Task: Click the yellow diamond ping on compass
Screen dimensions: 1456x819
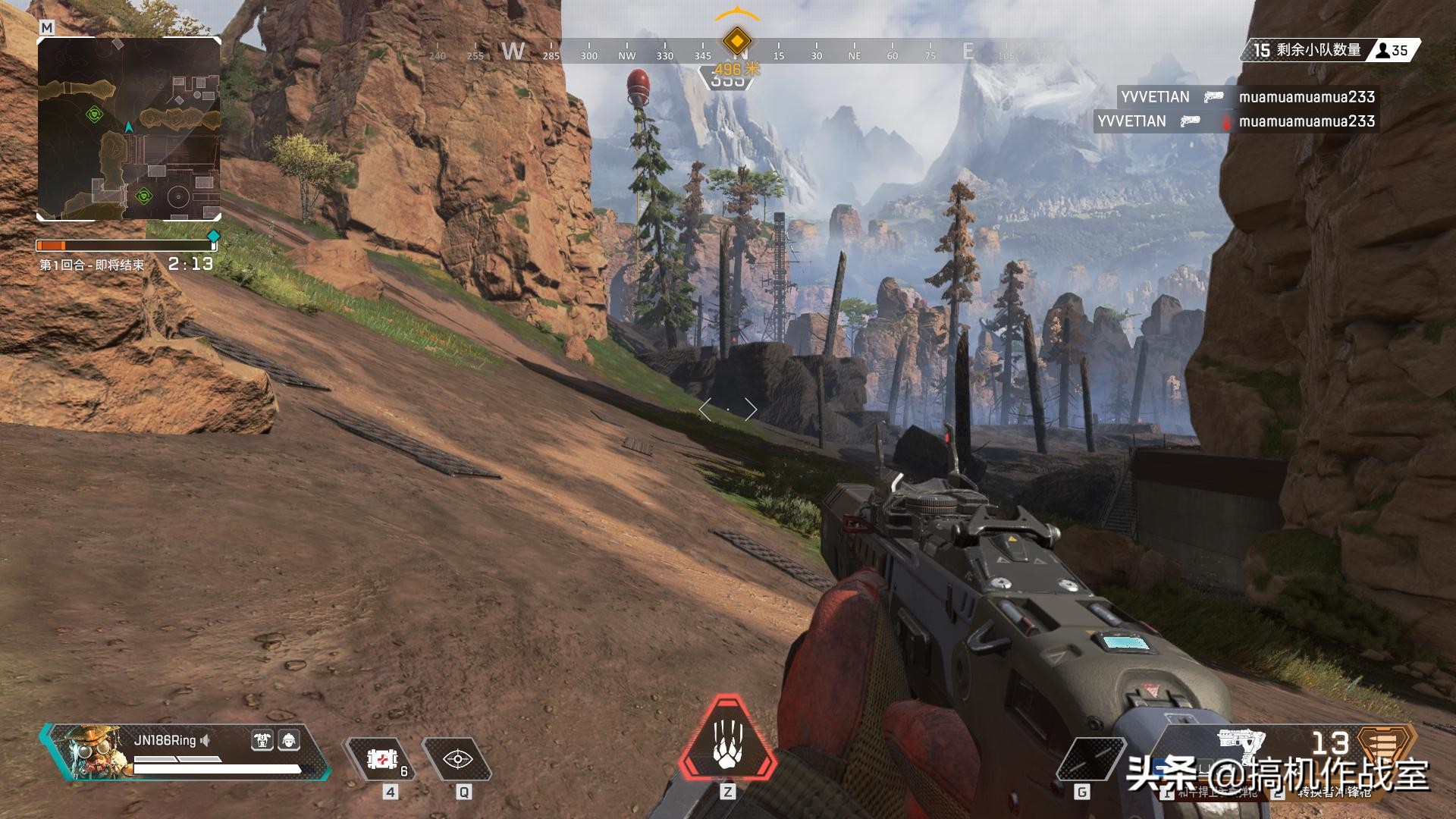Action: 736,40
